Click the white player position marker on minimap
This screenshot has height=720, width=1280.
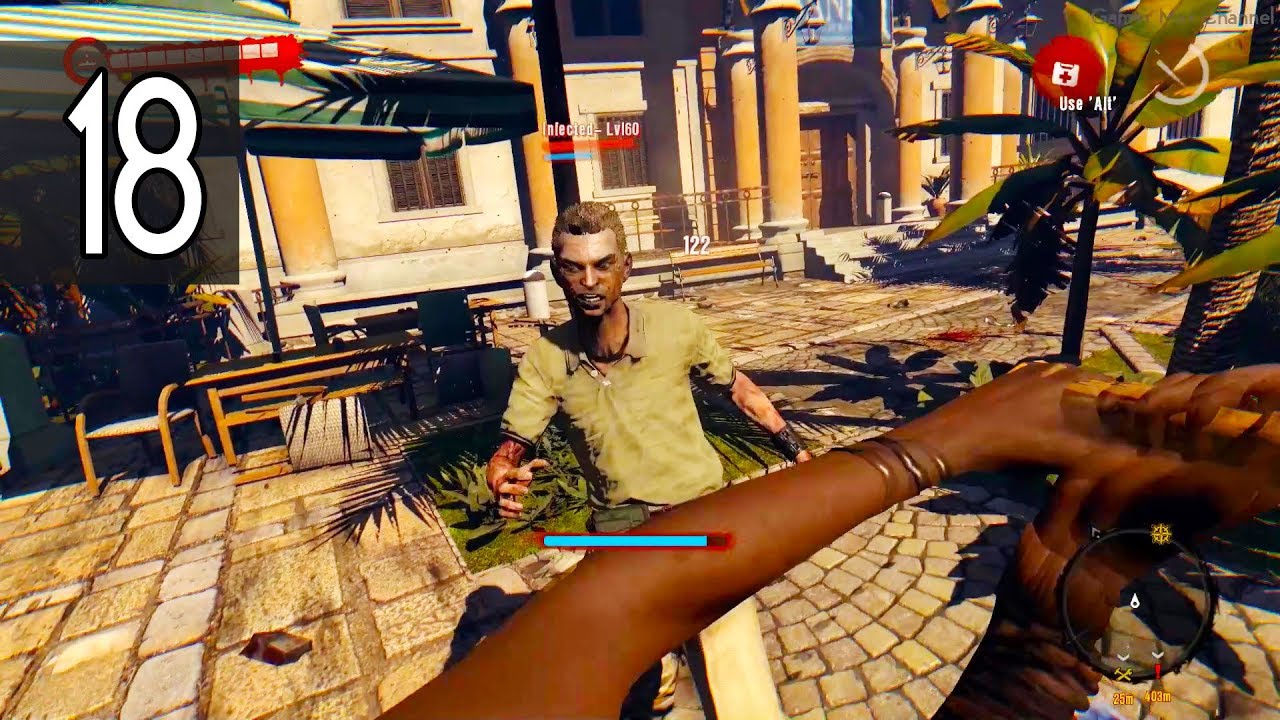click(x=1135, y=601)
